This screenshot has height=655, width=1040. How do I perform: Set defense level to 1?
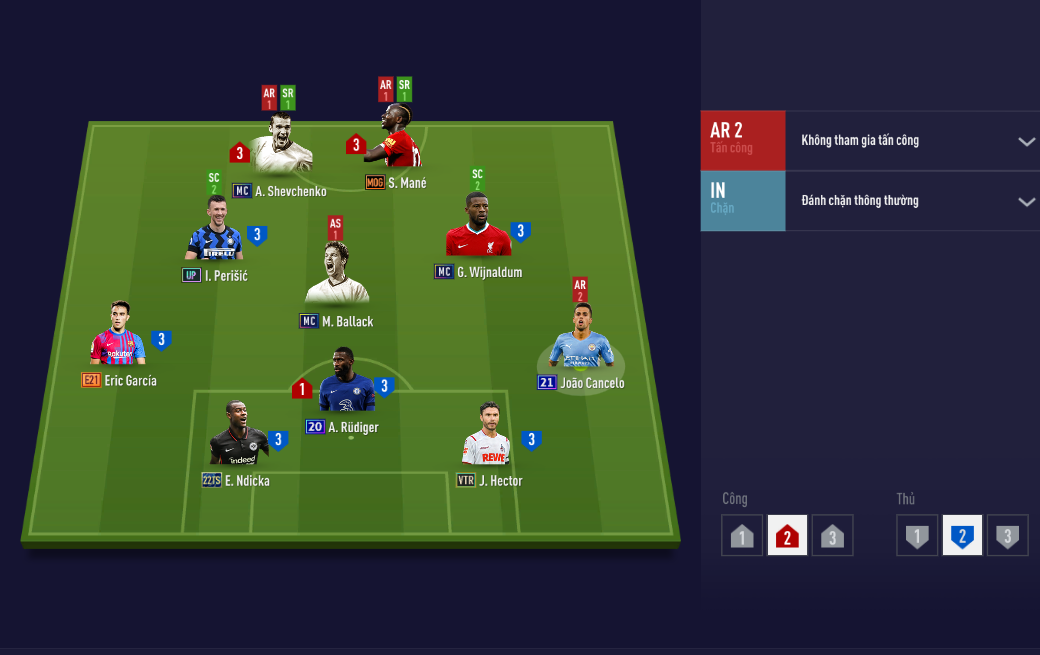917,536
